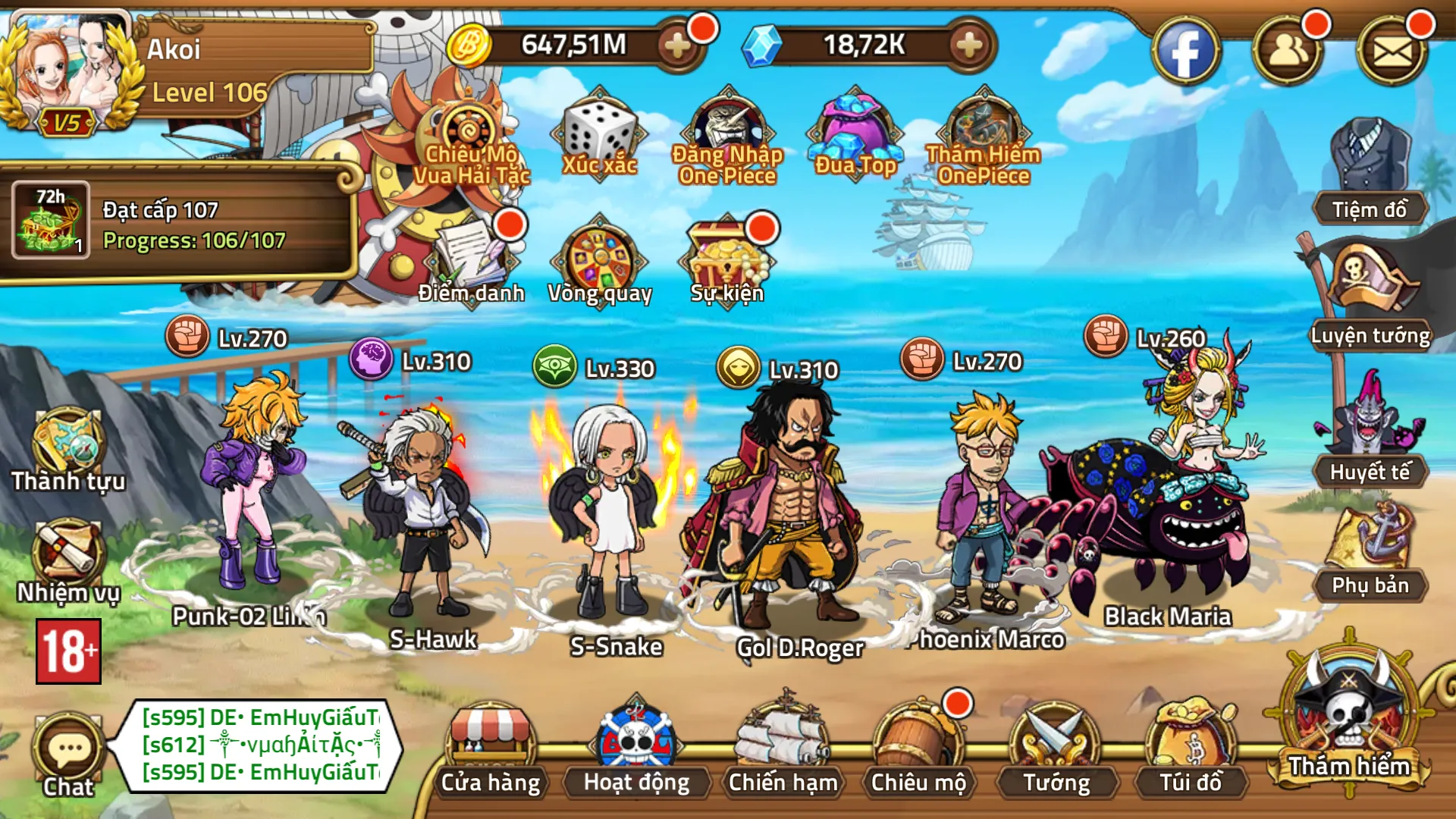Spin the Vòng quay wheel

coord(599,258)
